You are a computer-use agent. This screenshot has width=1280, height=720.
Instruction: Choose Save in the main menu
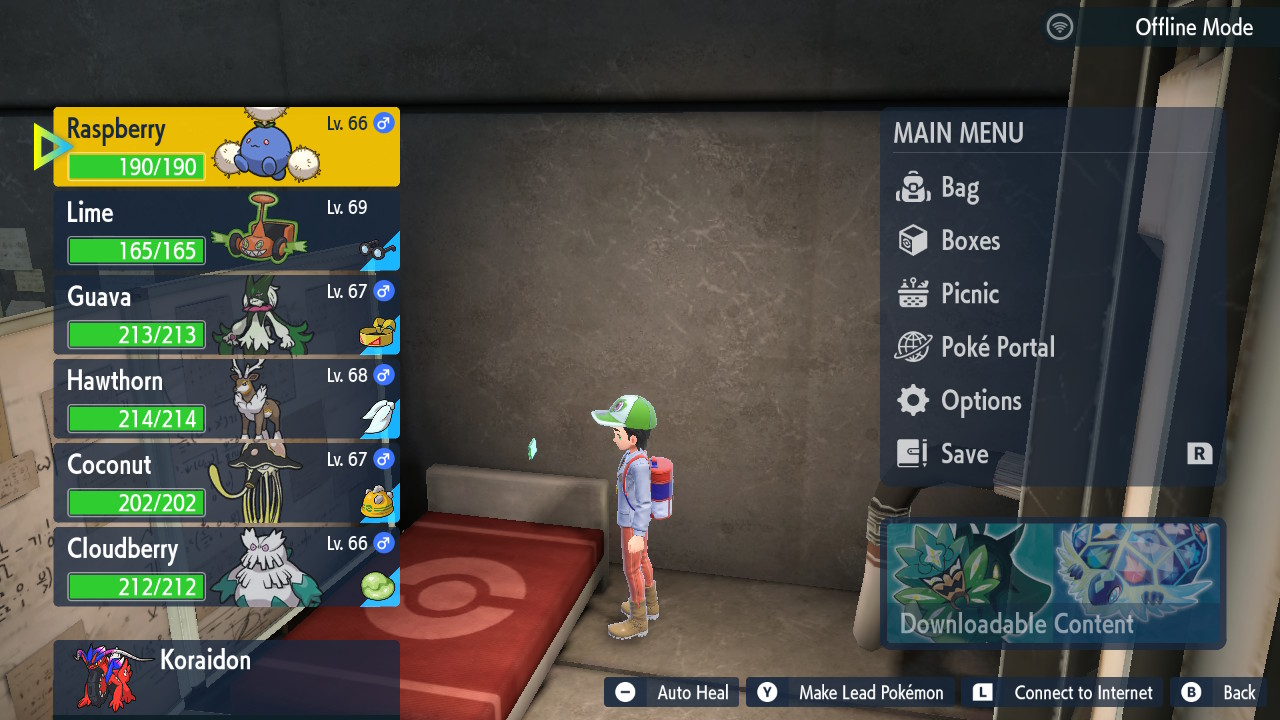point(963,454)
